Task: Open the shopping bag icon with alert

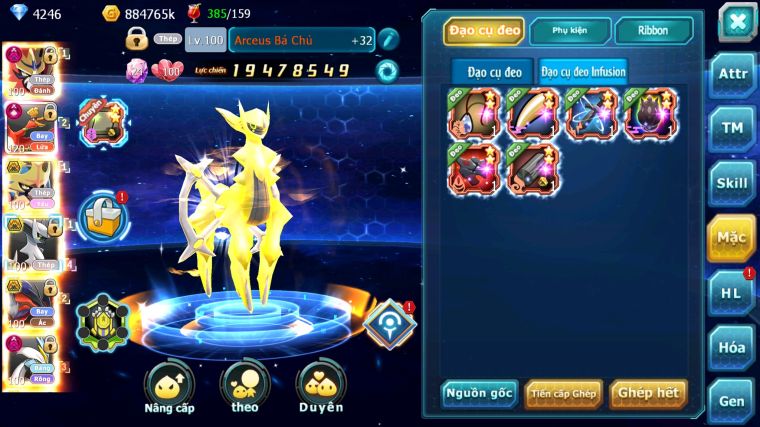Action: tap(103, 213)
